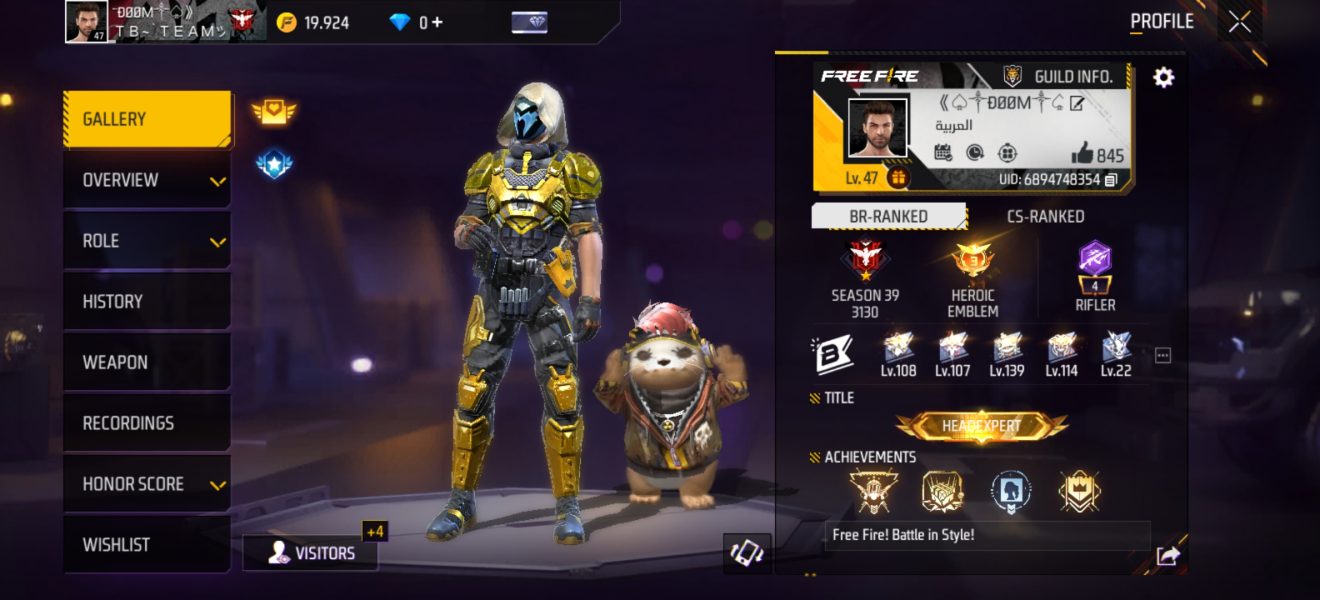Expand the Overview menu

(146, 180)
